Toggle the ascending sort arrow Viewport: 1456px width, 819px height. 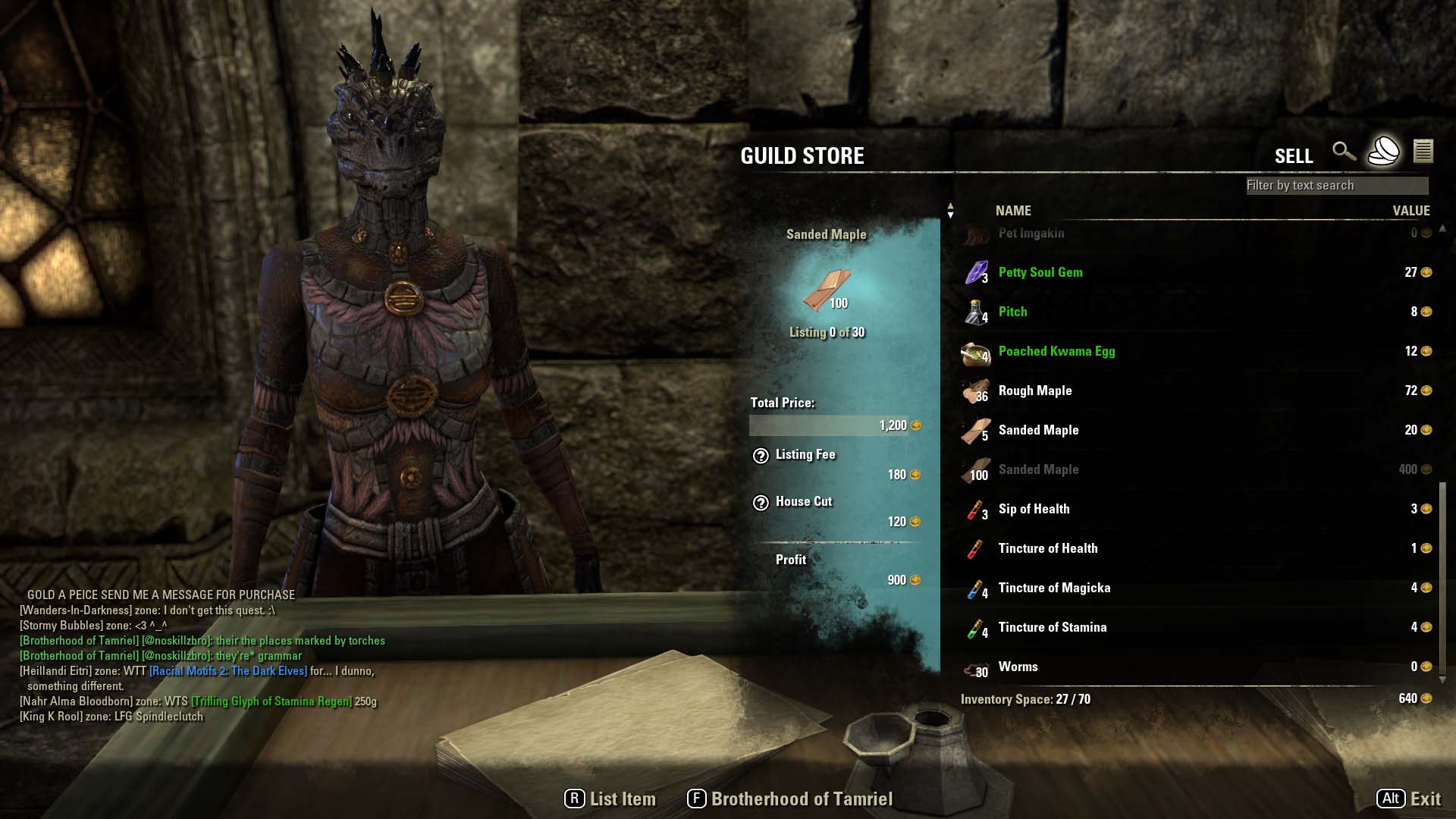950,206
